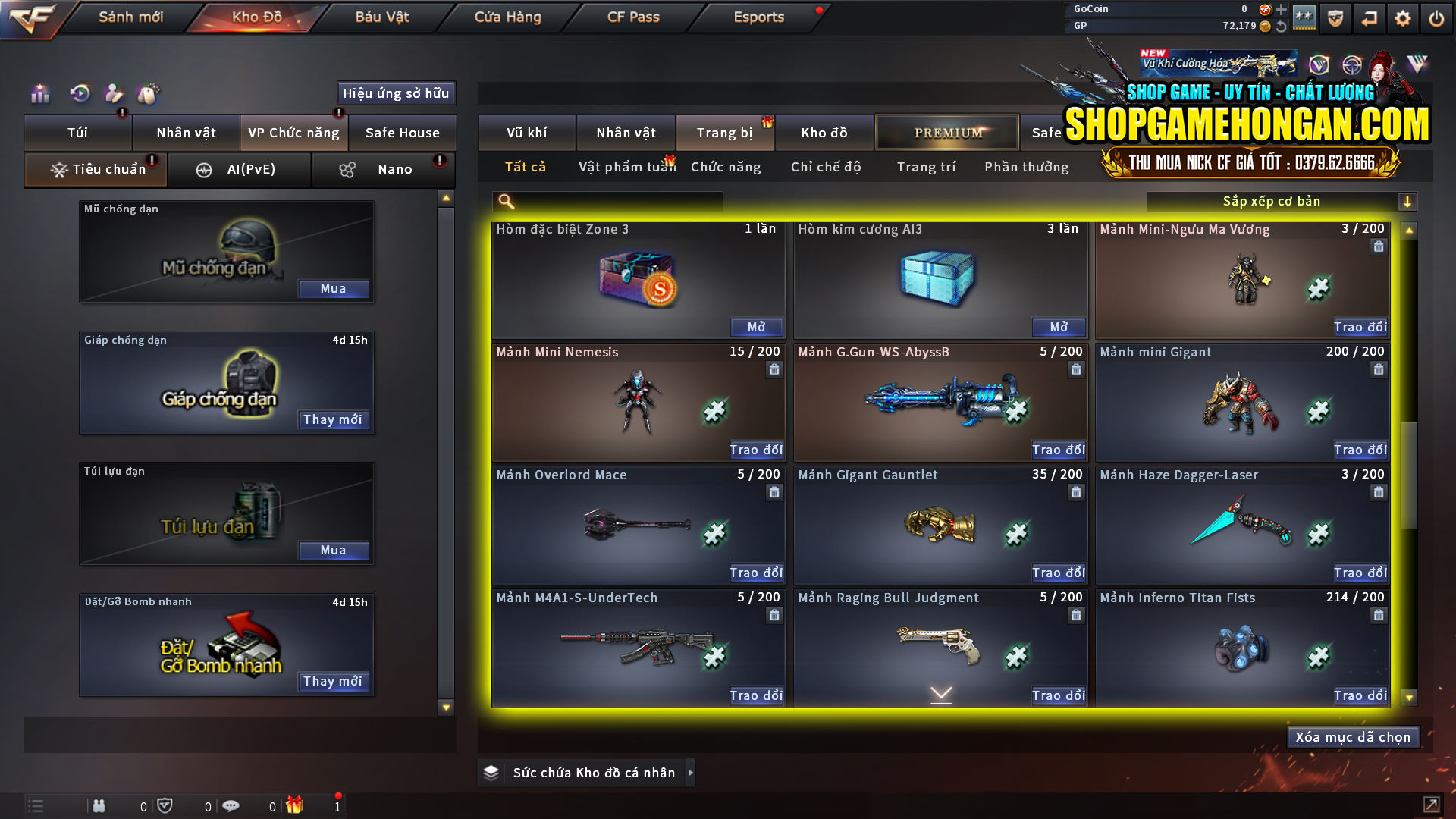Expand Mảnh Raging Bull Judgment with its down chevron
The image size is (1456, 819).
[x=940, y=693]
